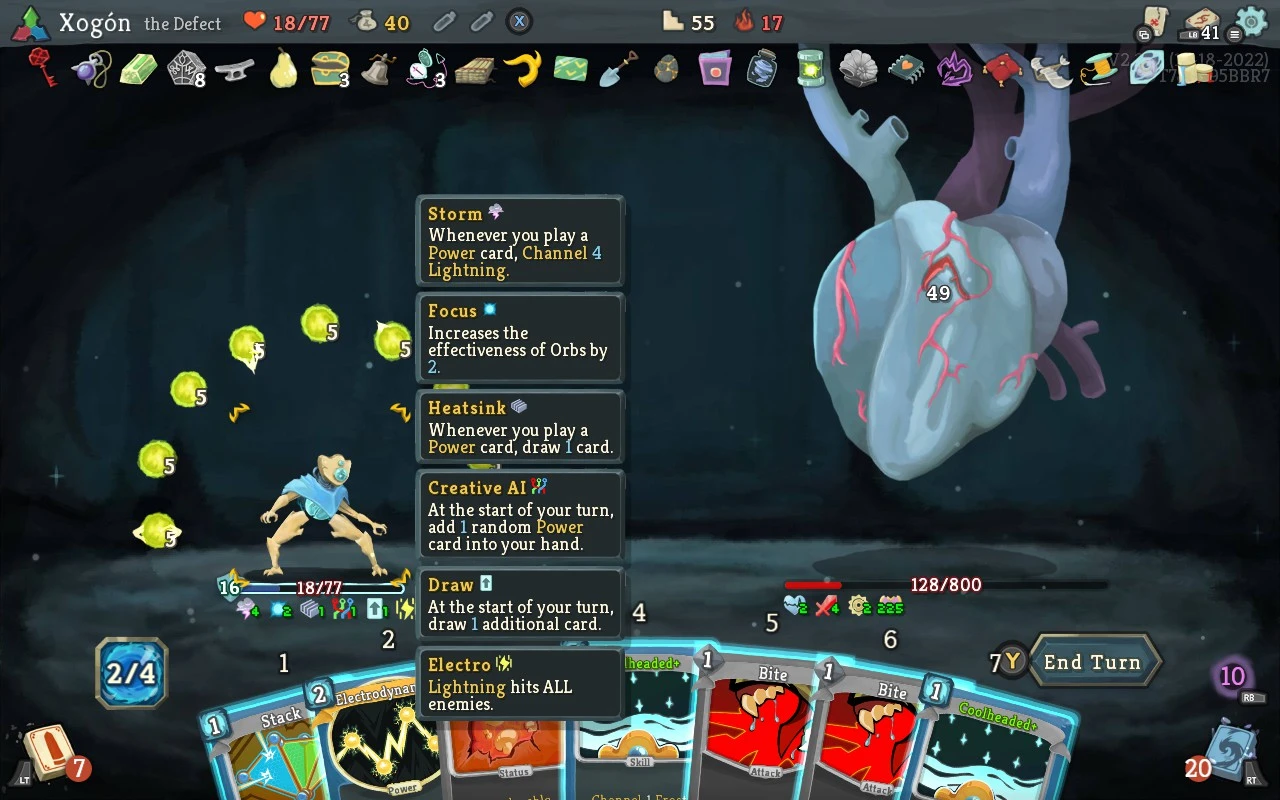Image resolution: width=1280 pixels, height=800 pixels.
Task: Inspect the tiny chest relic
Action: pos(329,69)
